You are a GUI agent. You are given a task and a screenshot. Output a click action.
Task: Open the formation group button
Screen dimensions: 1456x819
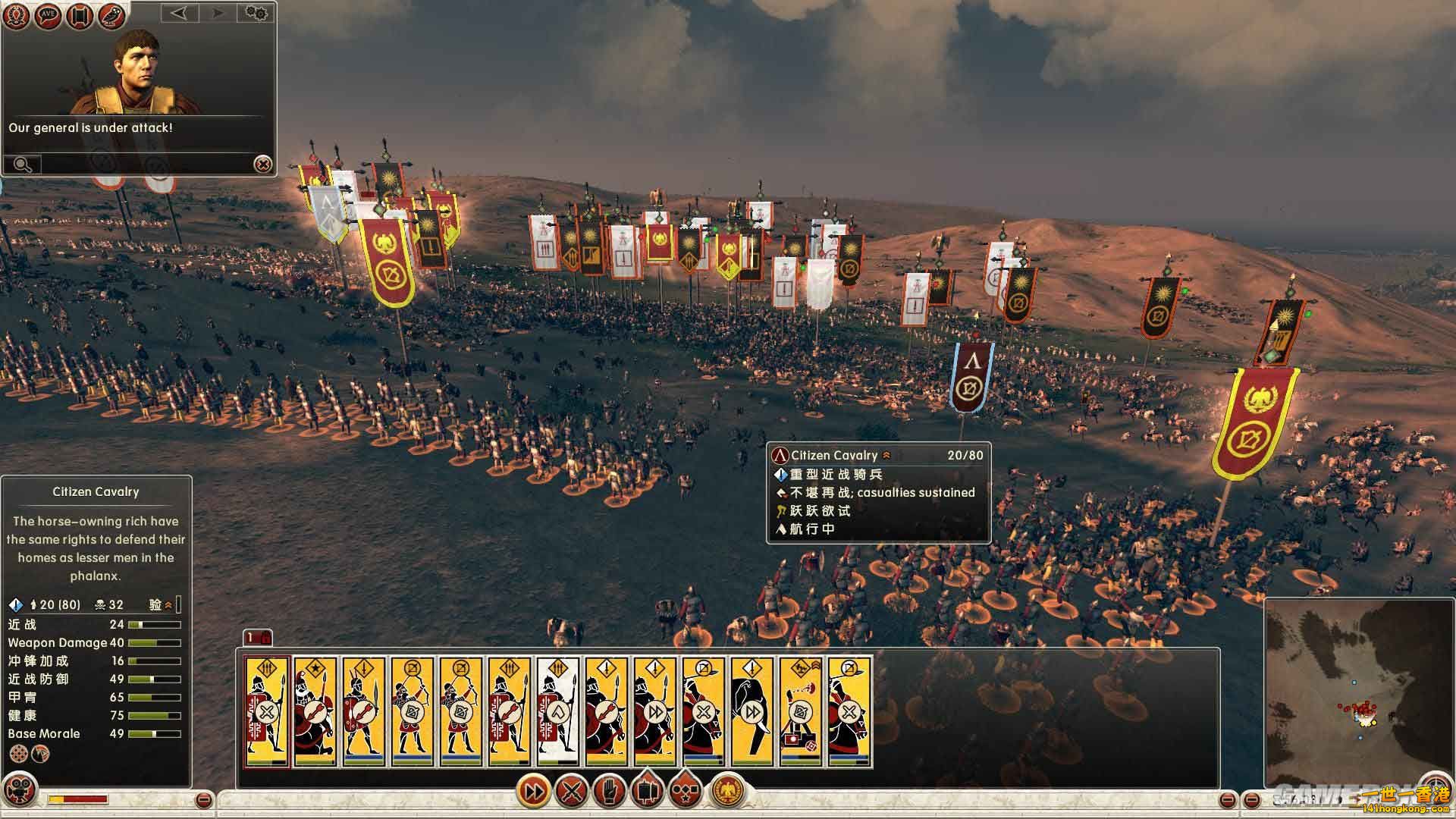pos(647,791)
